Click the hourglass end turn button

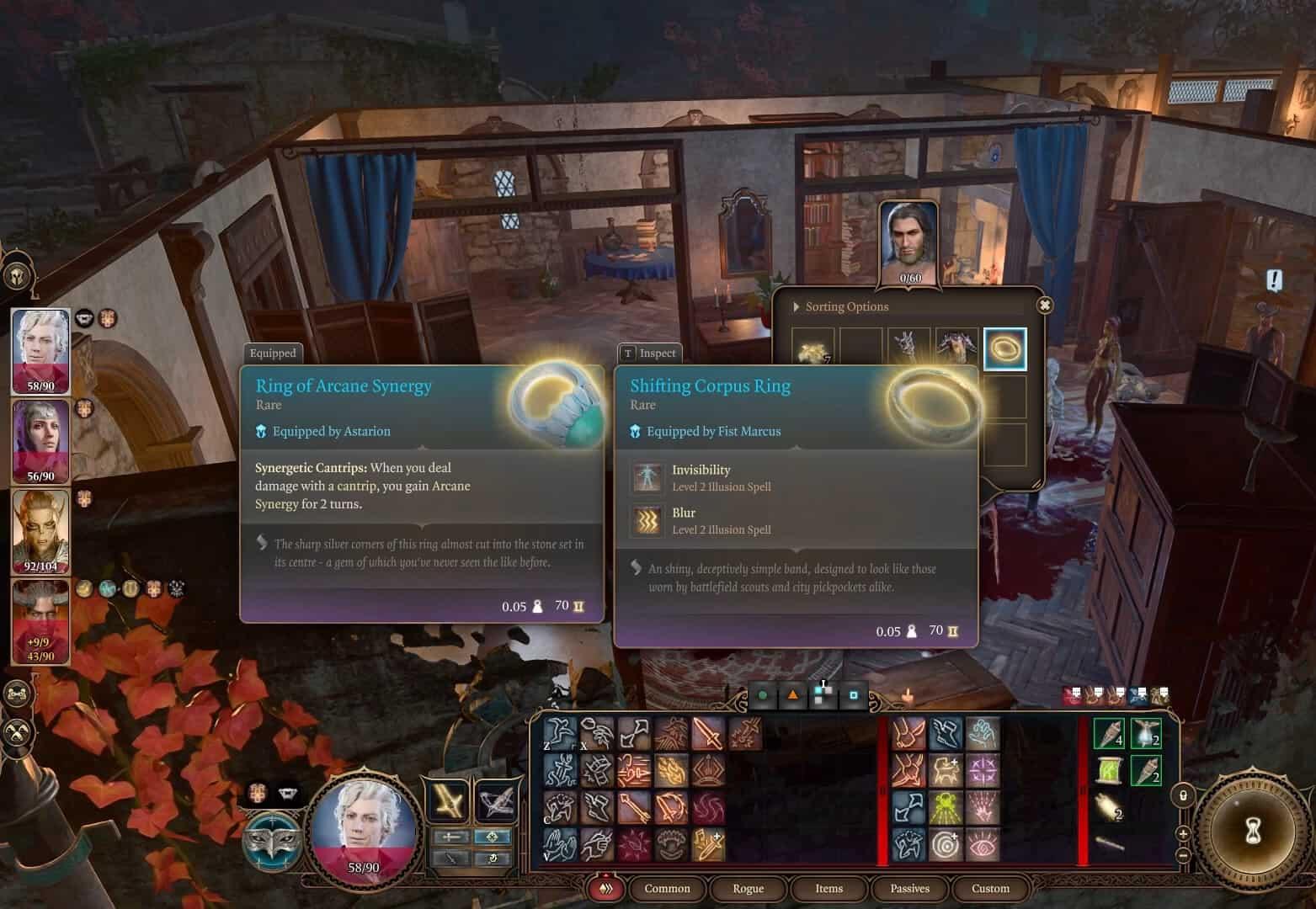pos(1252,832)
